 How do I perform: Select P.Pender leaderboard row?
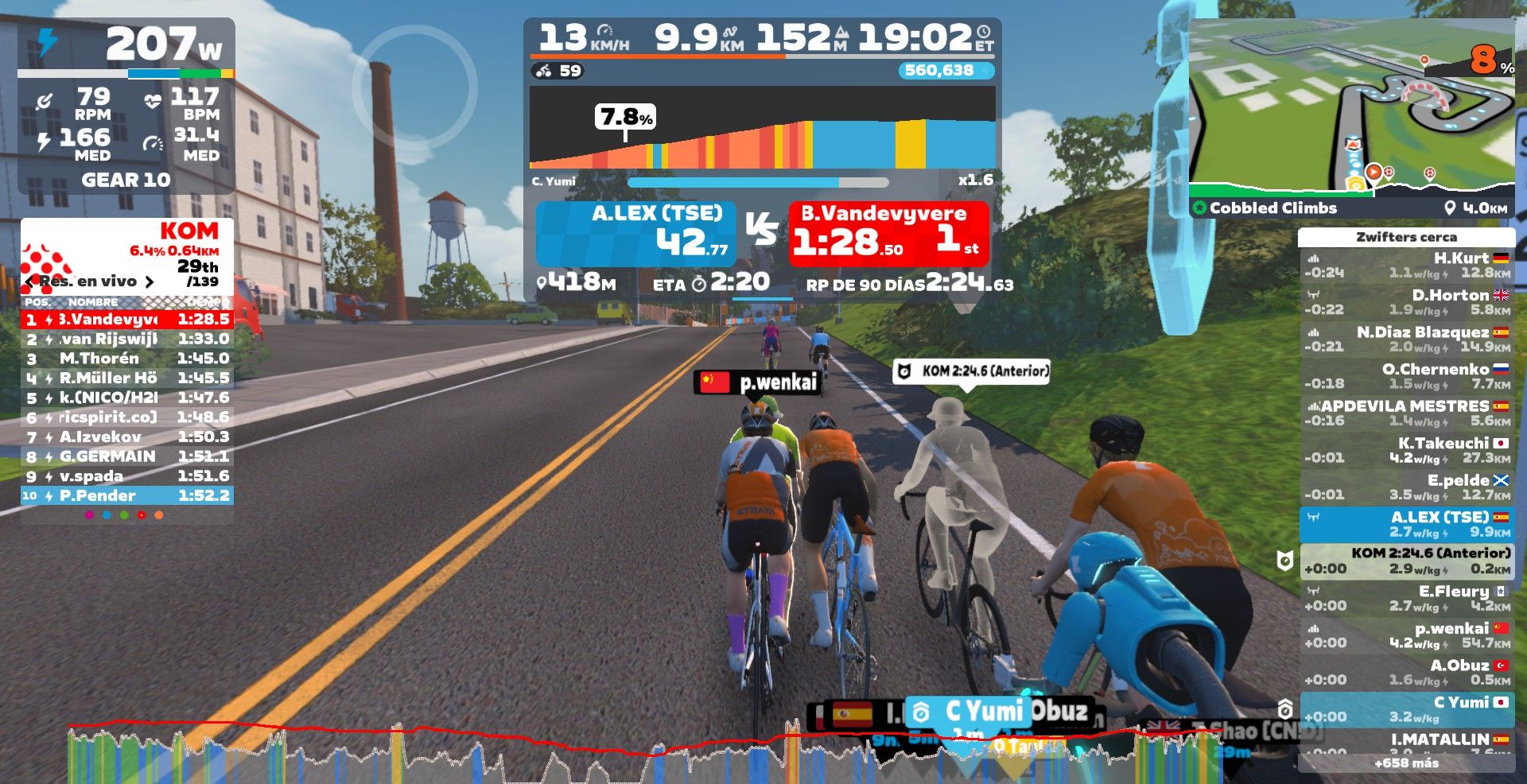(x=127, y=496)
